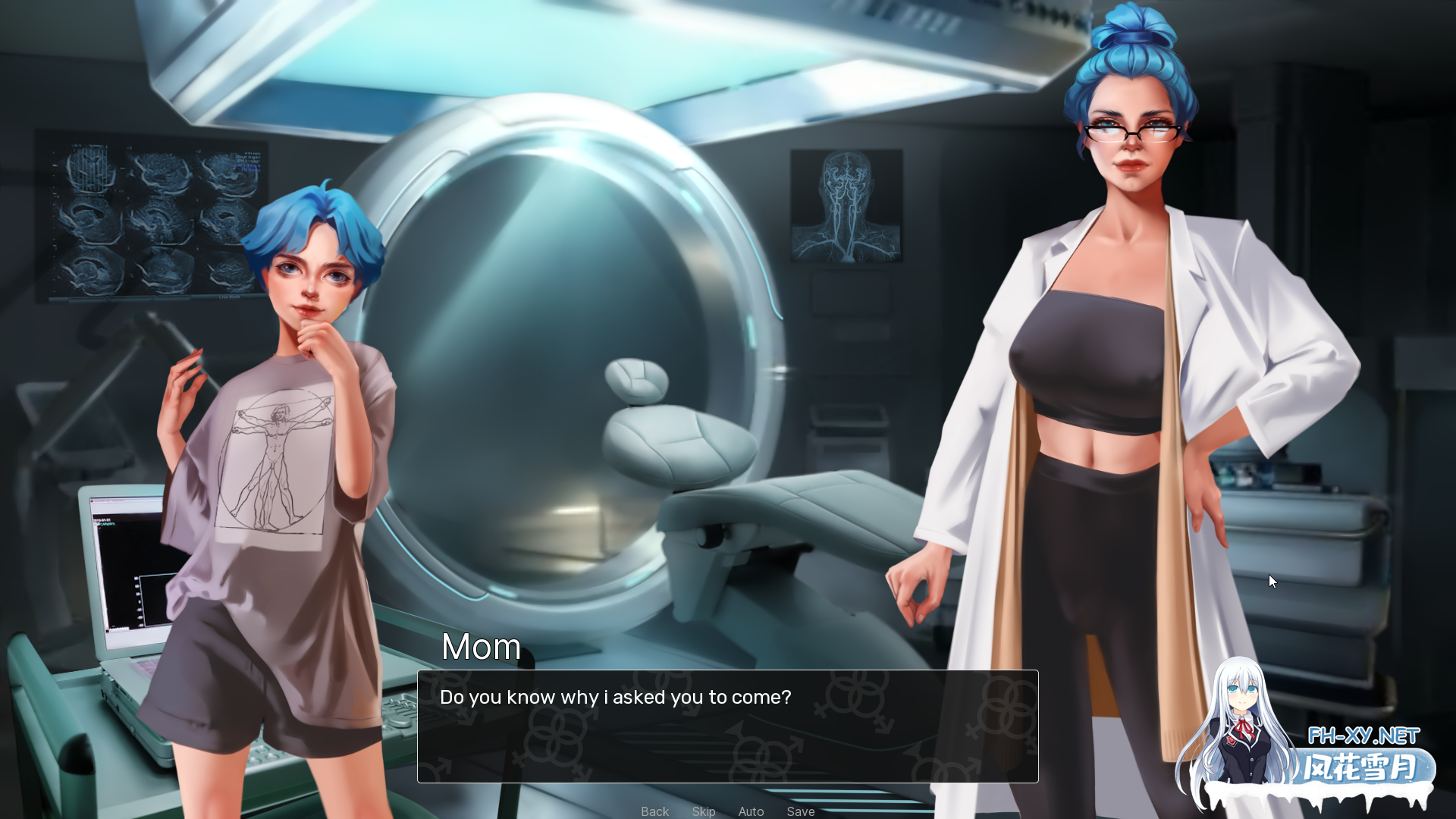
Task: Advance Mom's dialogue text box
Action: 727,726
